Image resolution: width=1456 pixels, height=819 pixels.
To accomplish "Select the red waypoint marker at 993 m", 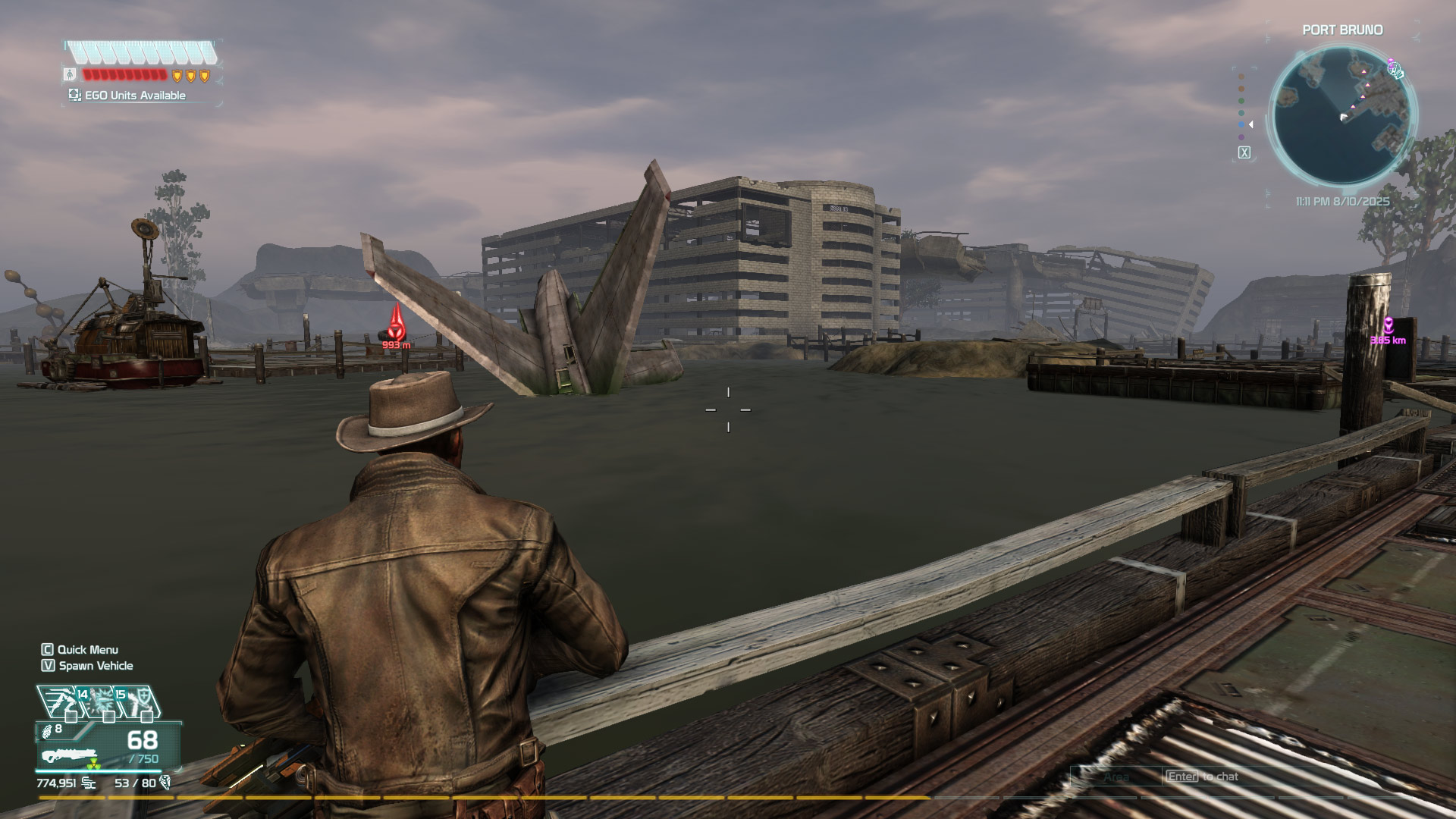I will pos(396,326).
